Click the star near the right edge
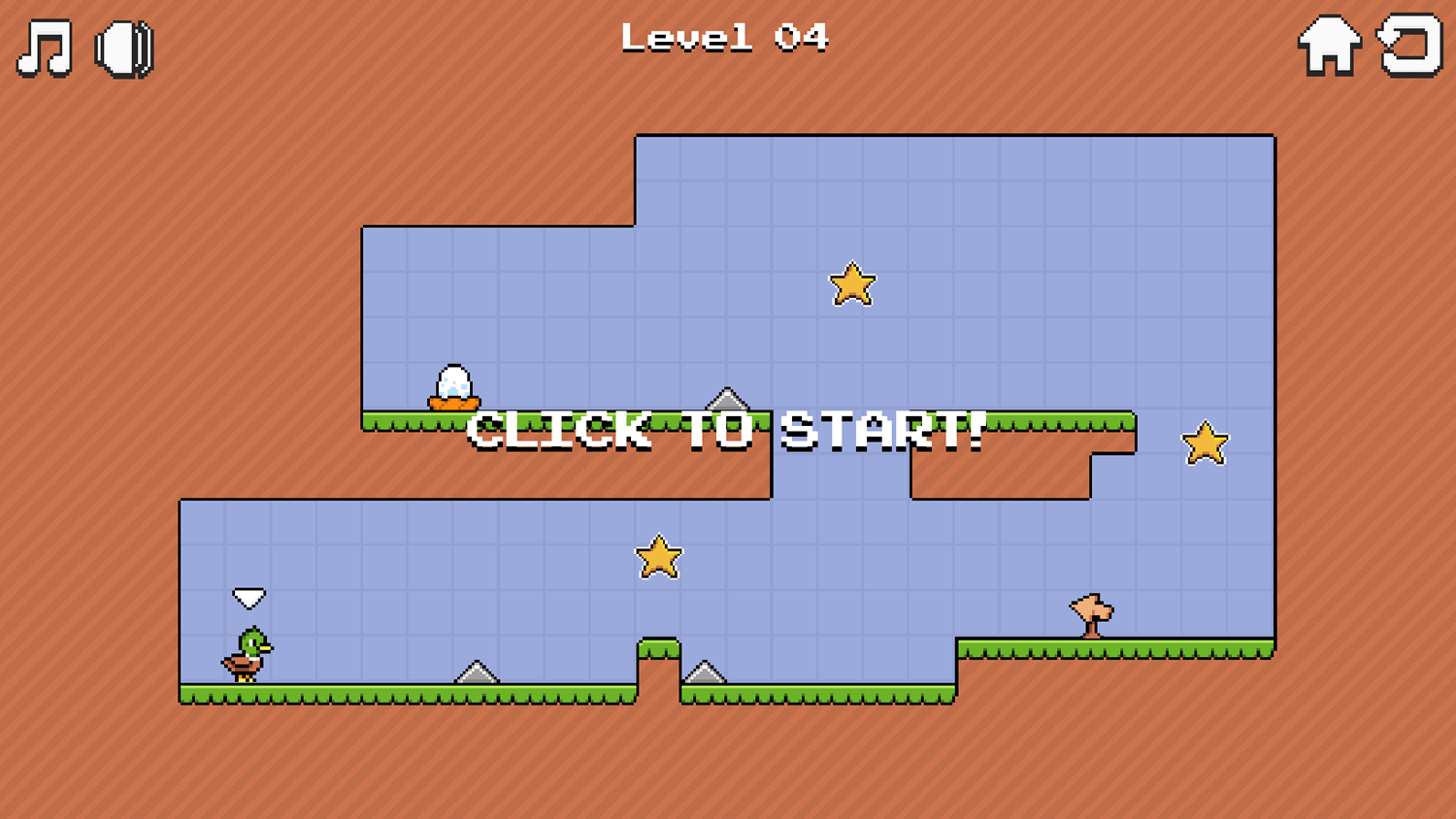1456x819 pixels. (1204, 442)
